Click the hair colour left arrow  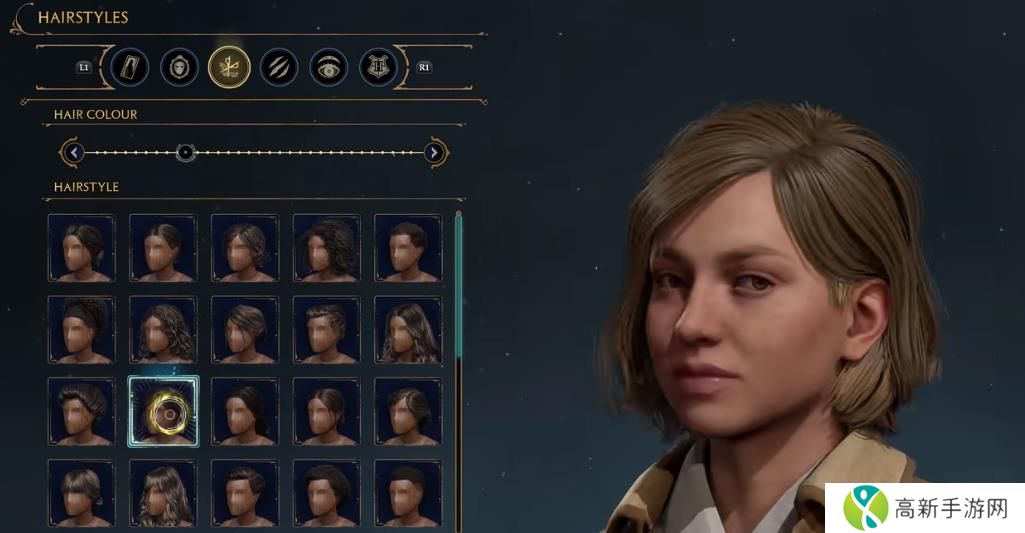pos(74,153)
